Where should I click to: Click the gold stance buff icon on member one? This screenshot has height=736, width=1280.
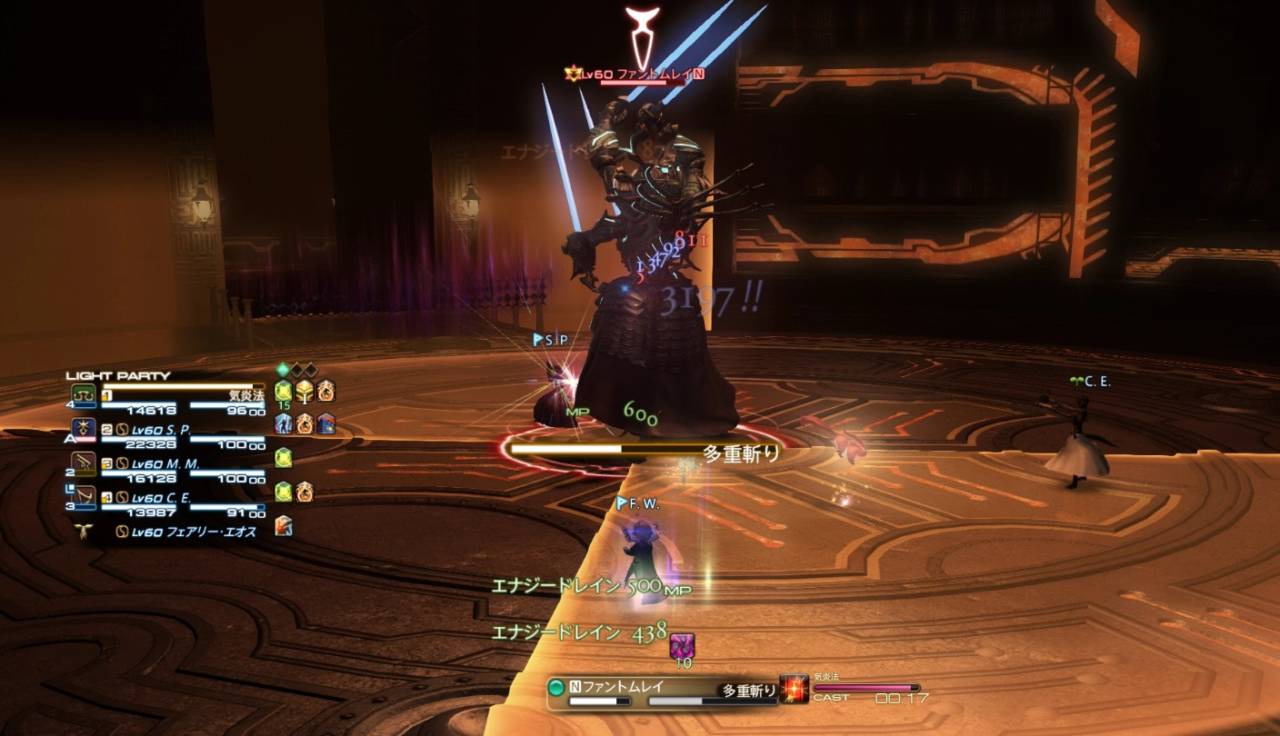click(x=303, y=392)
